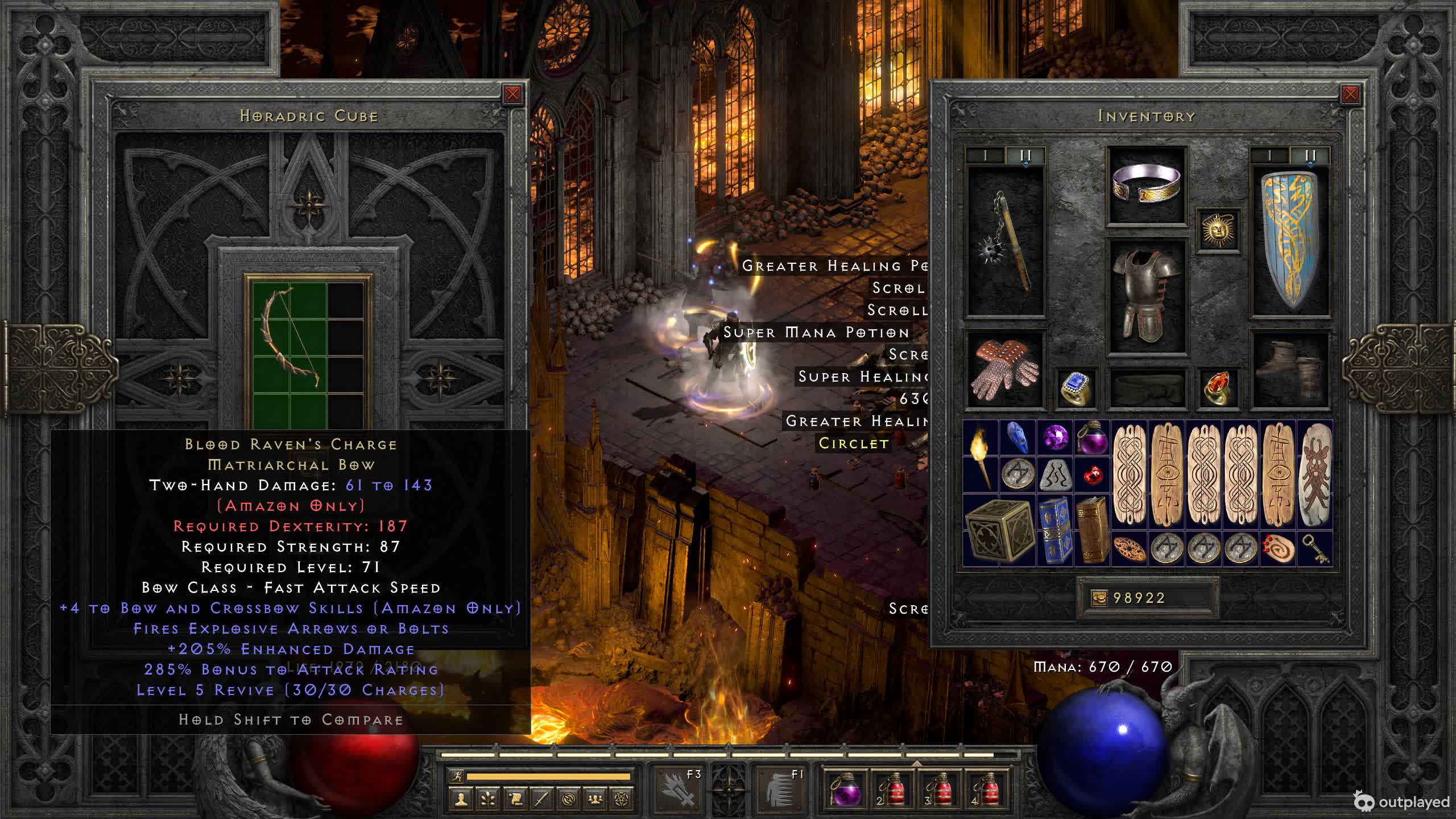The width and height of the screenshot is (1456, 819).
Task: Pick up the torch in inventory
Action: (981, 456)
